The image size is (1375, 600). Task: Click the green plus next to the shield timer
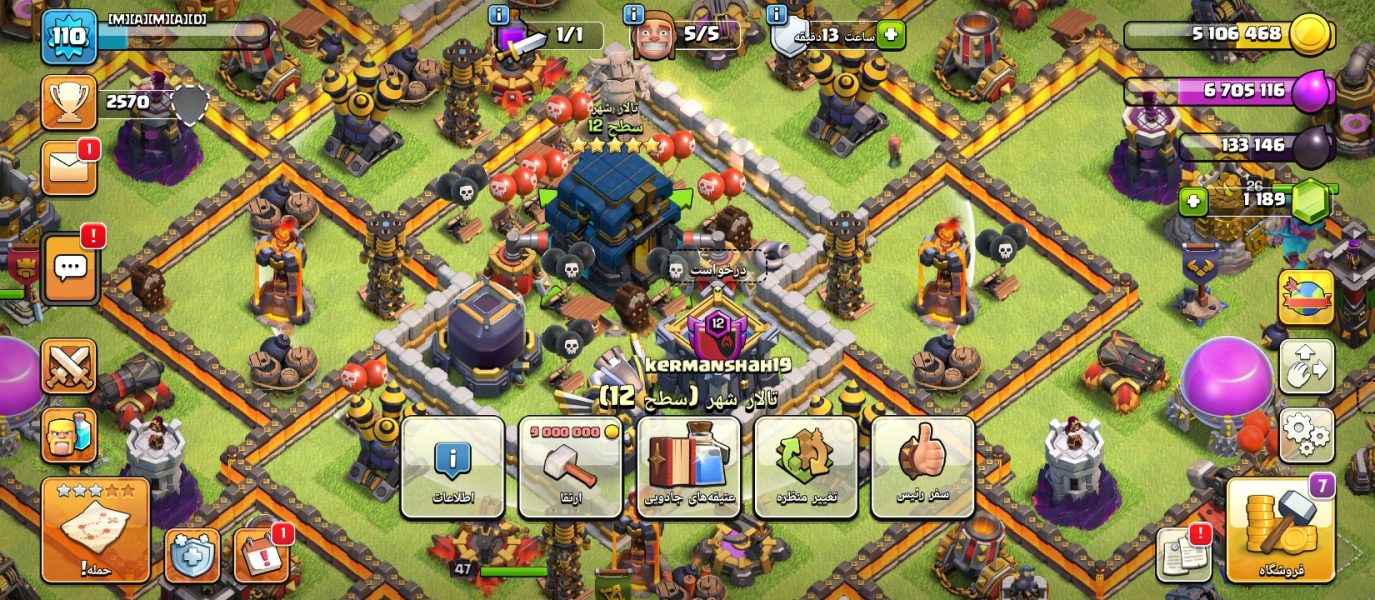[x=890, y=35]
